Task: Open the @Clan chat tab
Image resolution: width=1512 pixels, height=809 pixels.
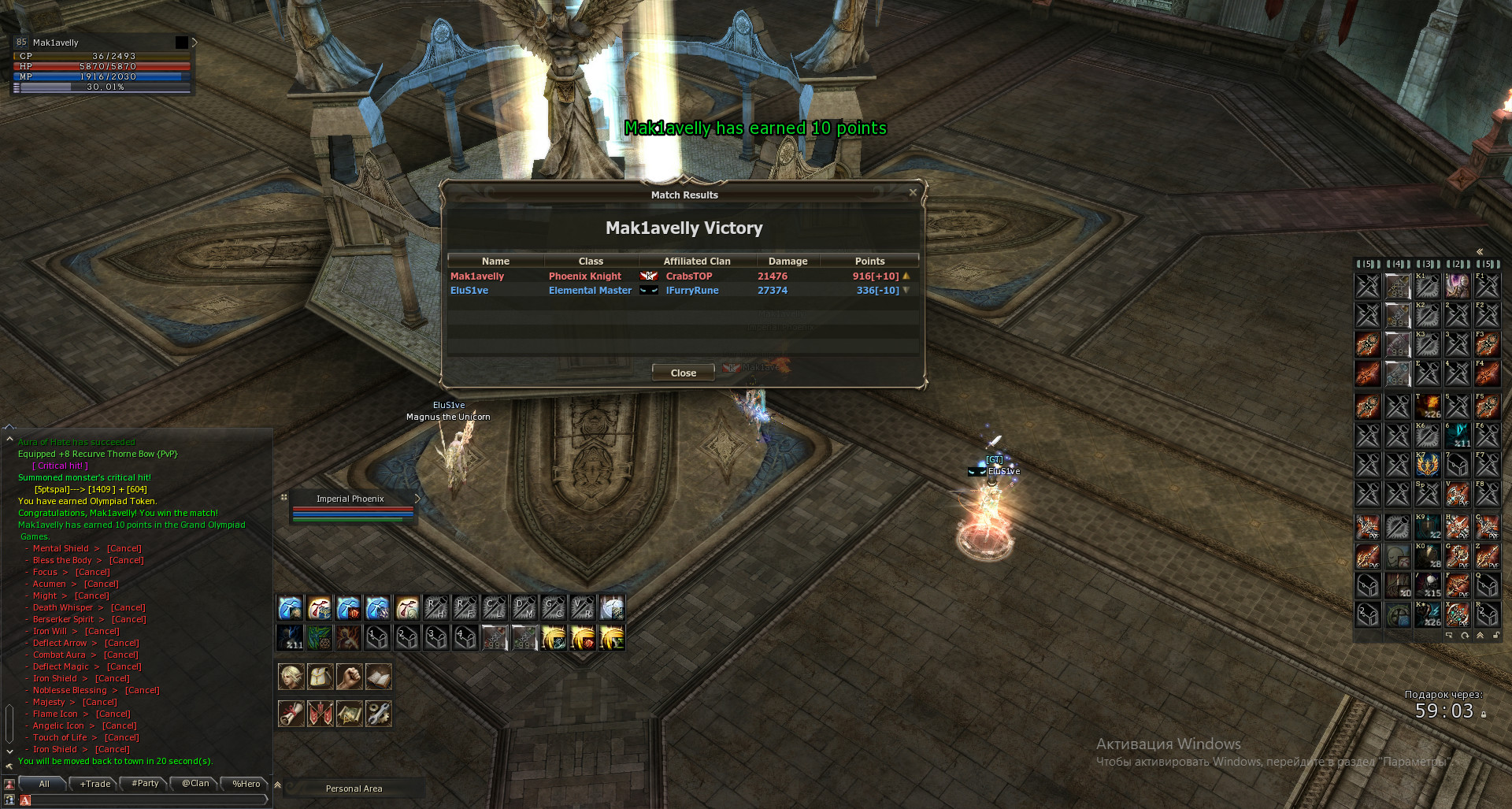Action: 195,784
